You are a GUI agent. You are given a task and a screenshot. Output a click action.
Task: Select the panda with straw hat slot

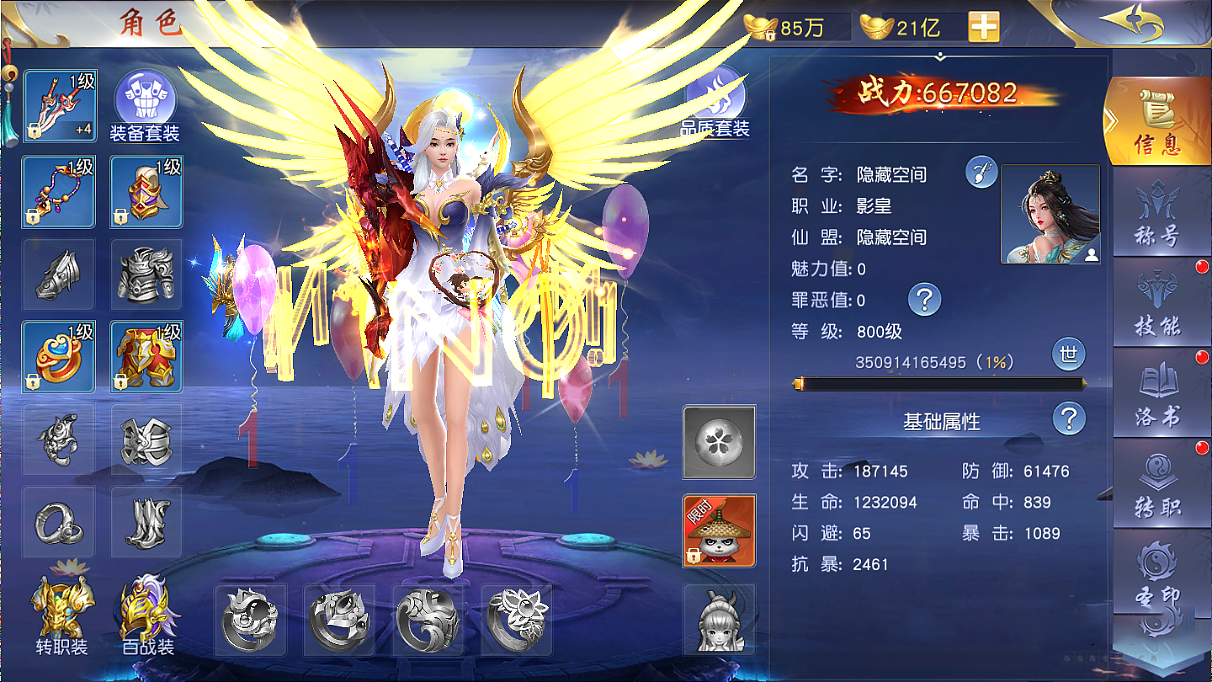[719, 530]
